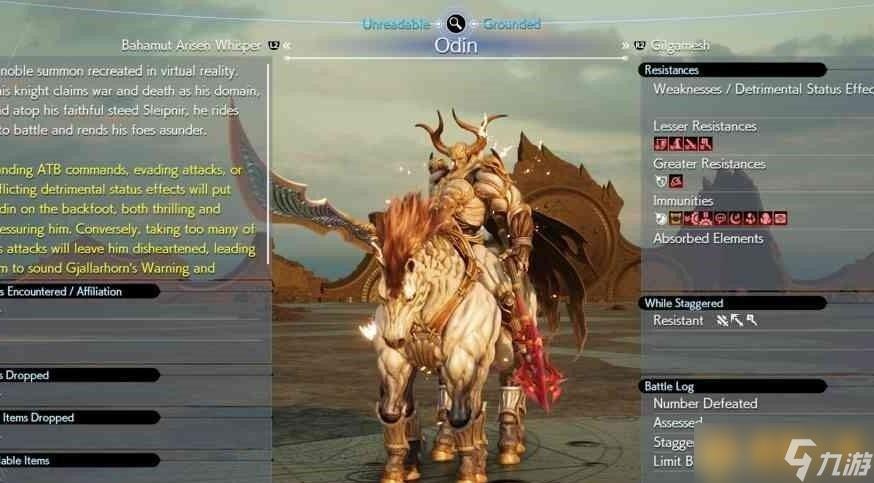The image size is (874, 483).
Task: Click the Odin title heading
Action: [456, 46]
